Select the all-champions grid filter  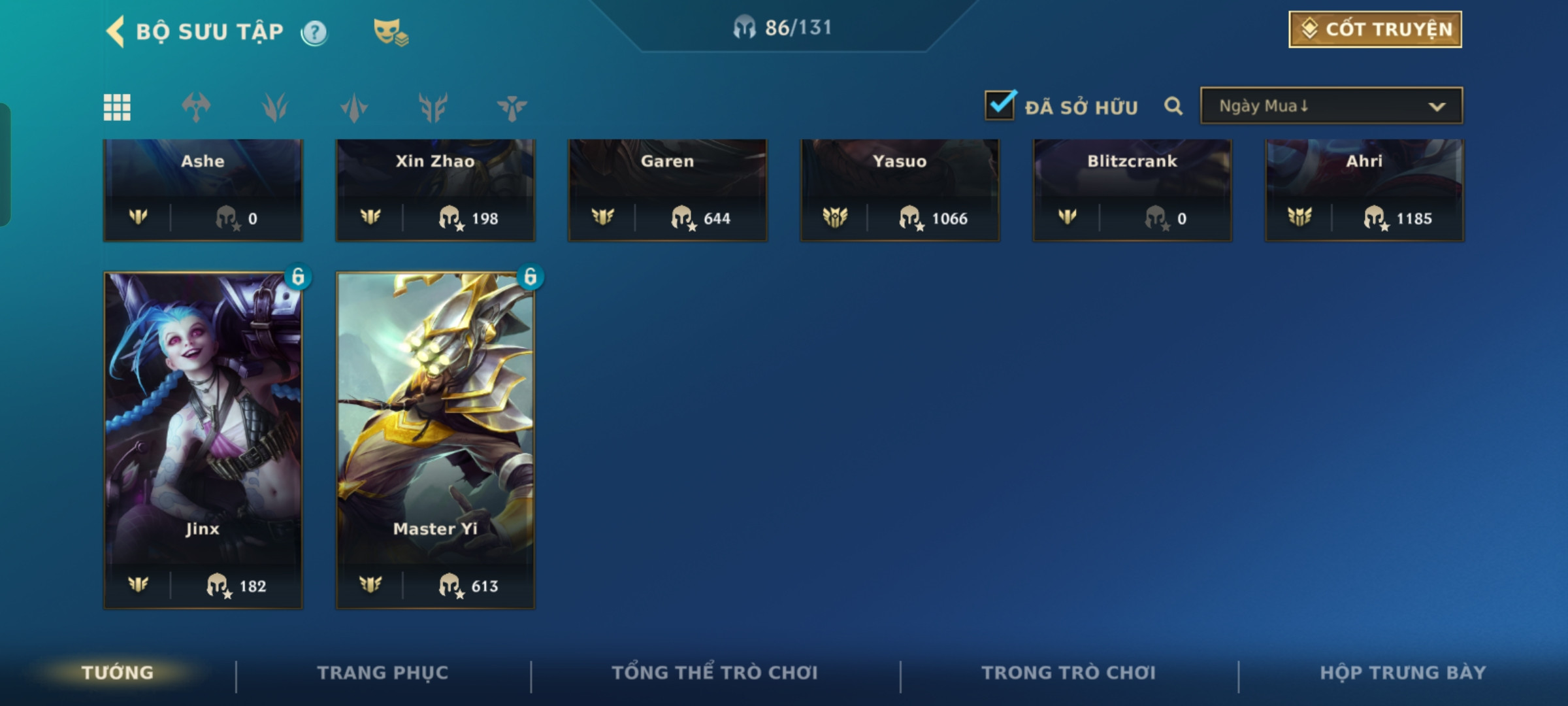[x=117, y=107]
